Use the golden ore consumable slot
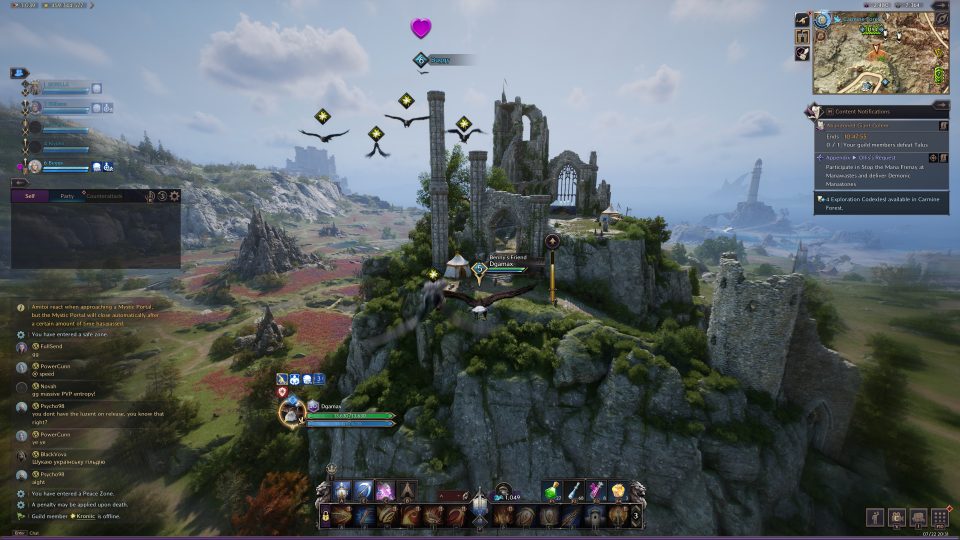Viewport: 960px width, 540px height. (x=621, y=490)
